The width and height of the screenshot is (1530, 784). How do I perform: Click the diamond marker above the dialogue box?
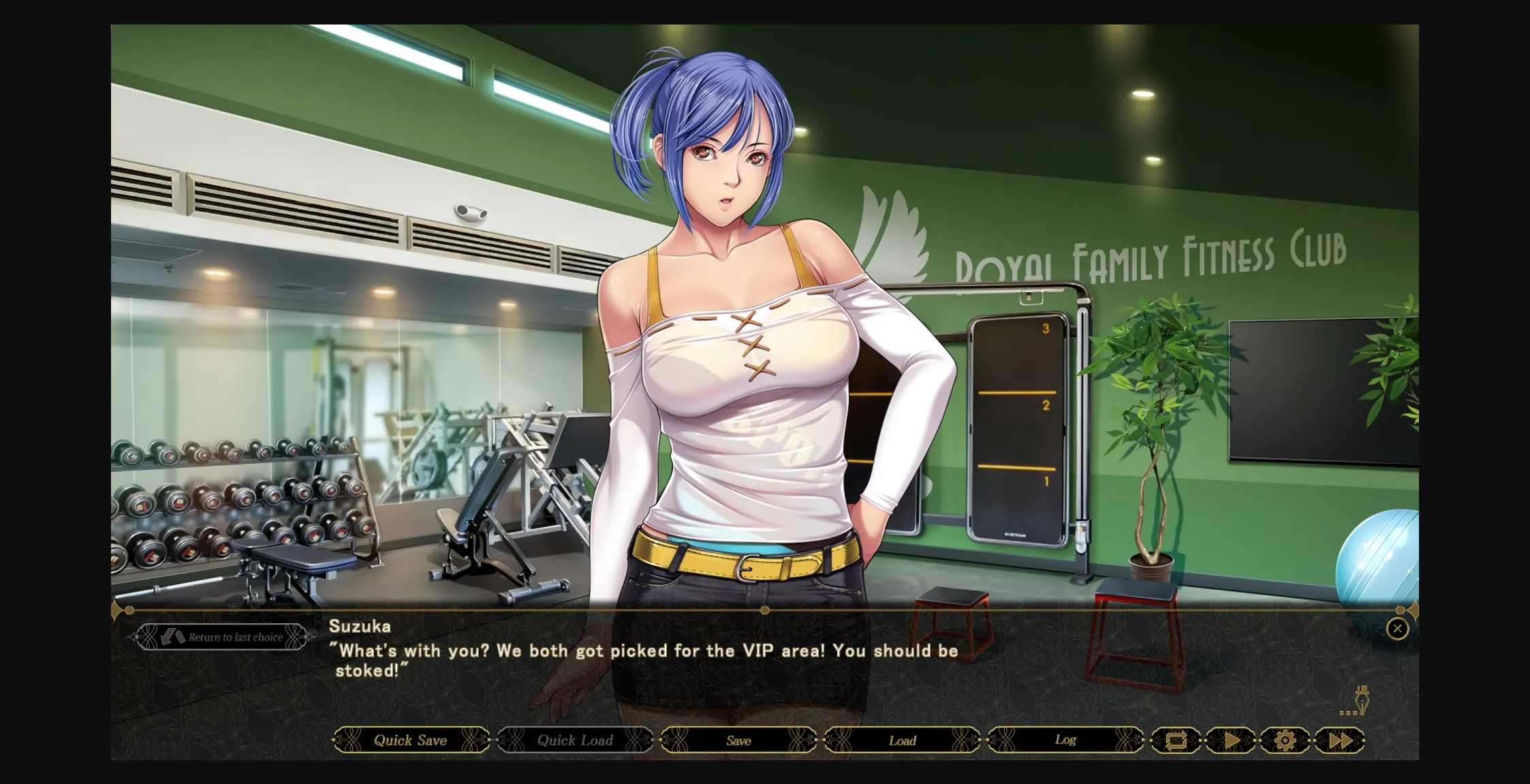coord(764,611)
